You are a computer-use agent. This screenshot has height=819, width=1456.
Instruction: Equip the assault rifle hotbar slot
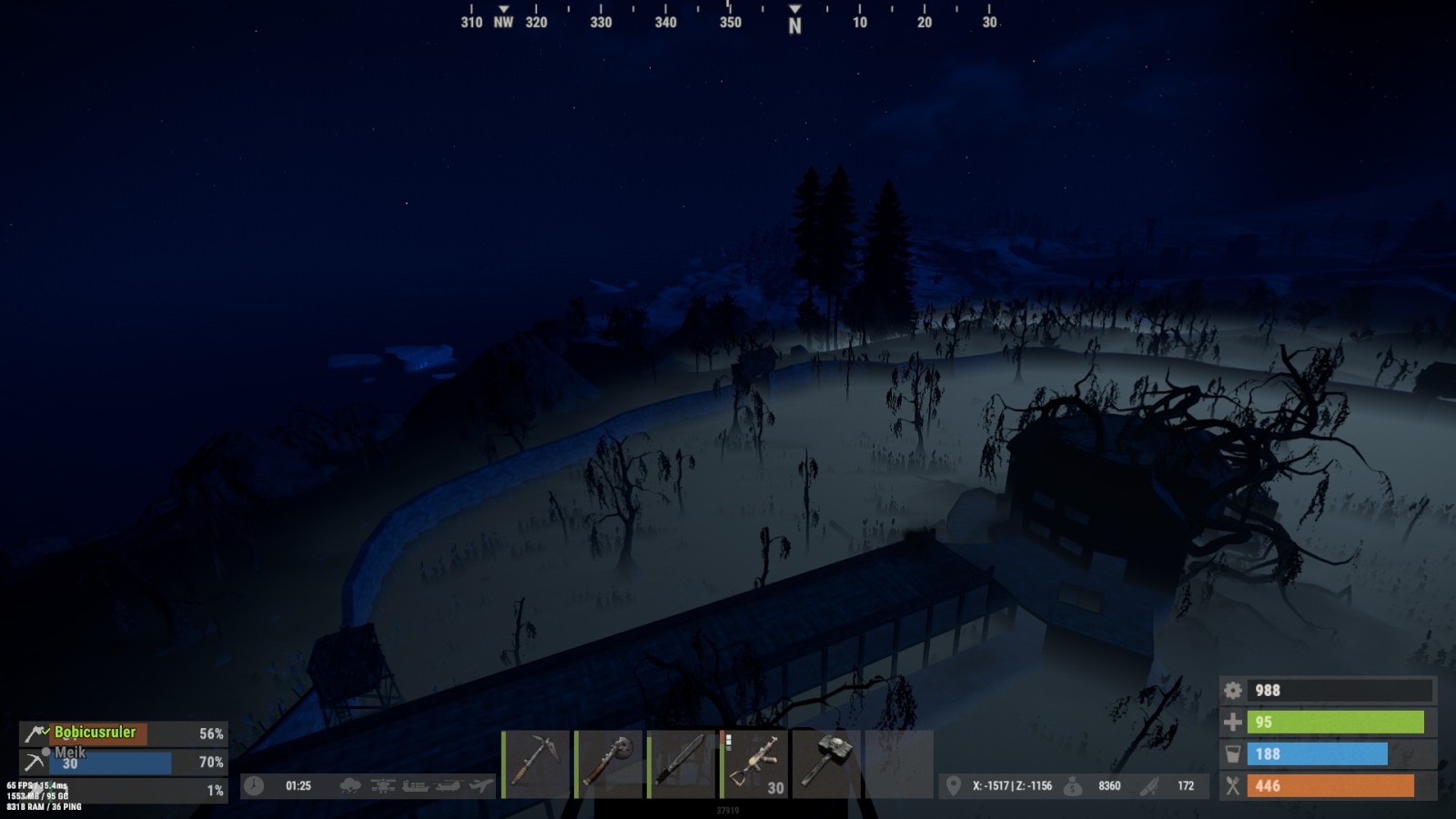pyautogui.click(x=754, y=763)
